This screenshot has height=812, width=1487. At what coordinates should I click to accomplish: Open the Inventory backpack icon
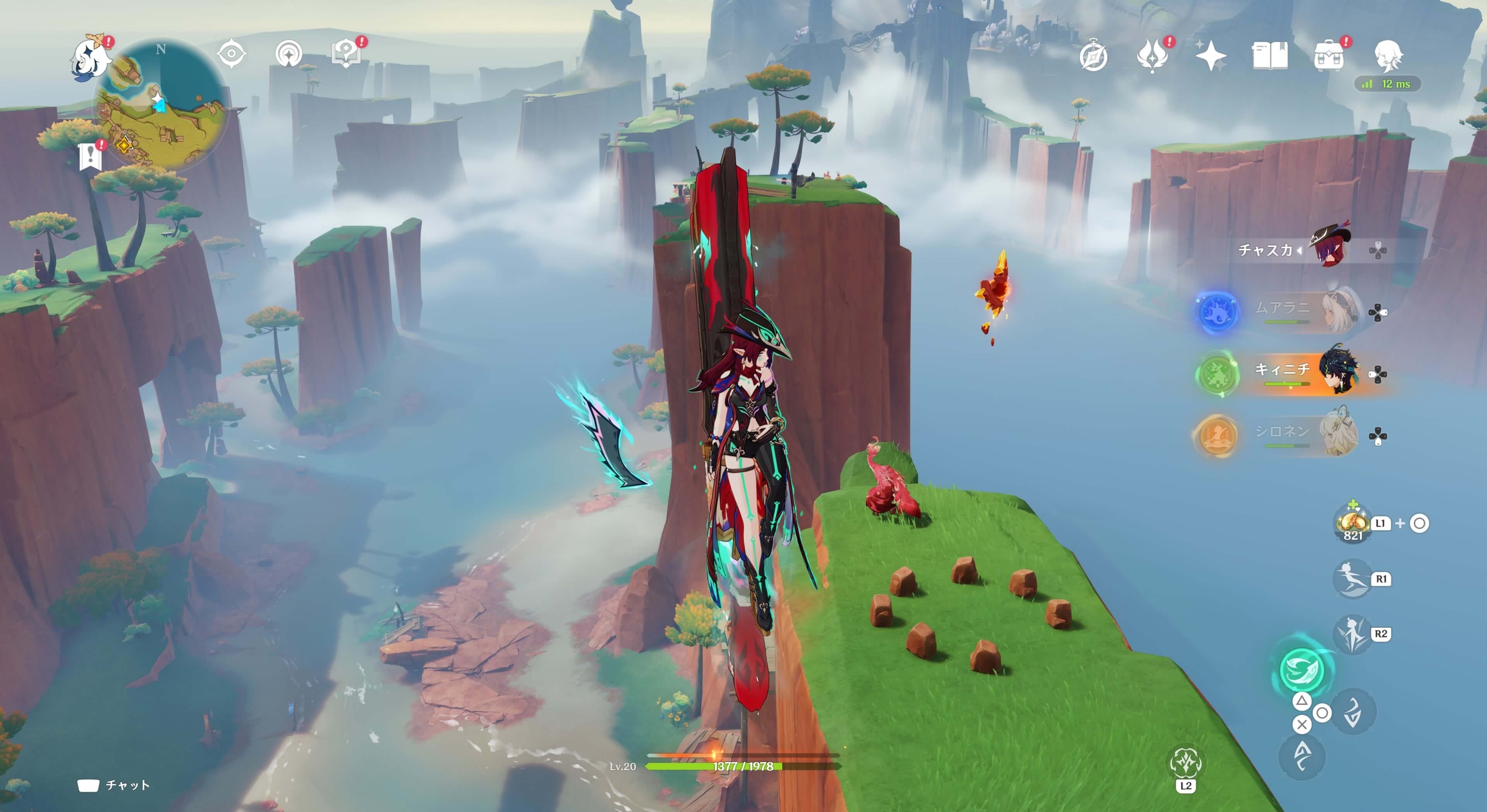click(1328, 57)
